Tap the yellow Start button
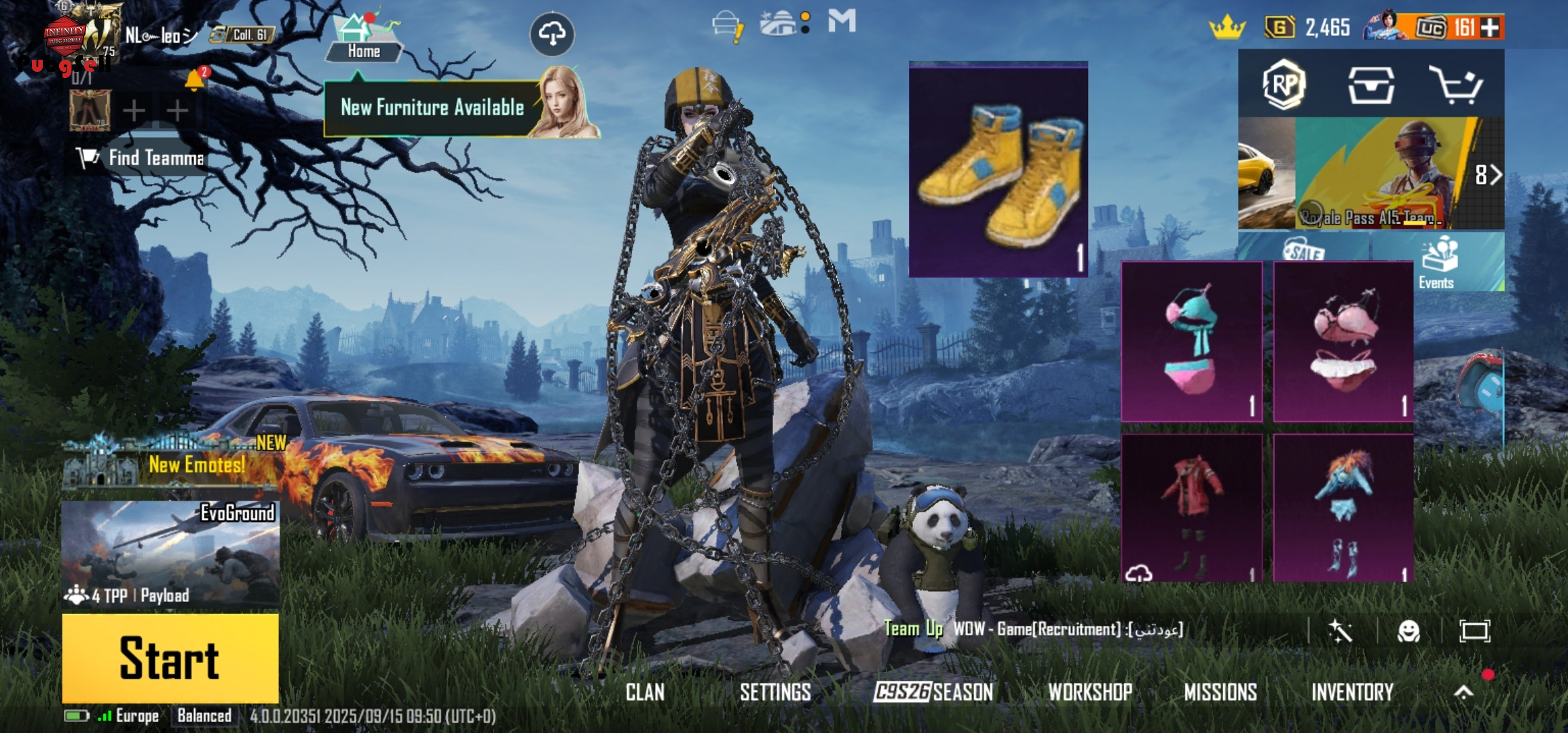This screenshot has height=733, width=1568. click(170, 658)
